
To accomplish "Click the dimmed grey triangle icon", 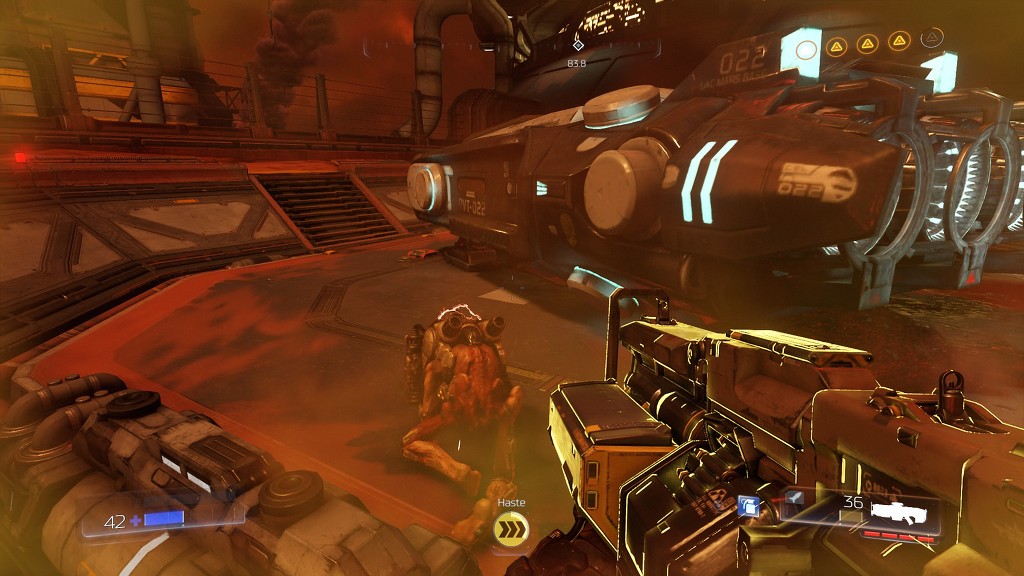I will [932, 40].
